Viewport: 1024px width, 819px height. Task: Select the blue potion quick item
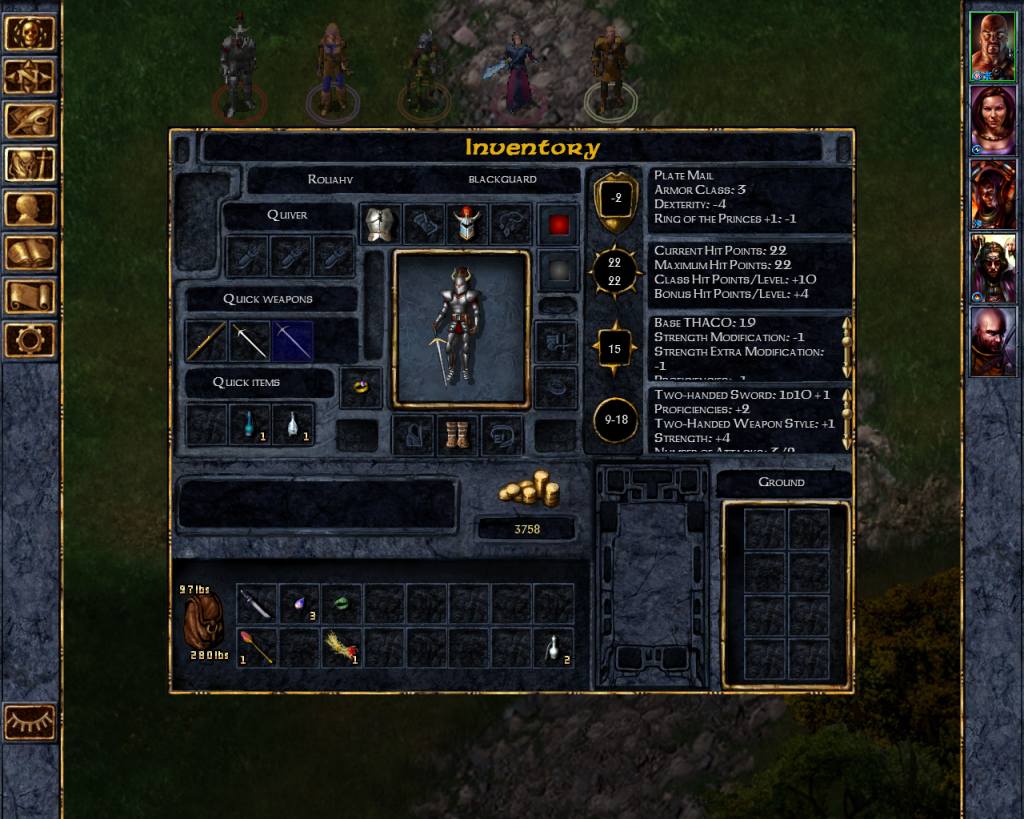(x=249, y=425)
